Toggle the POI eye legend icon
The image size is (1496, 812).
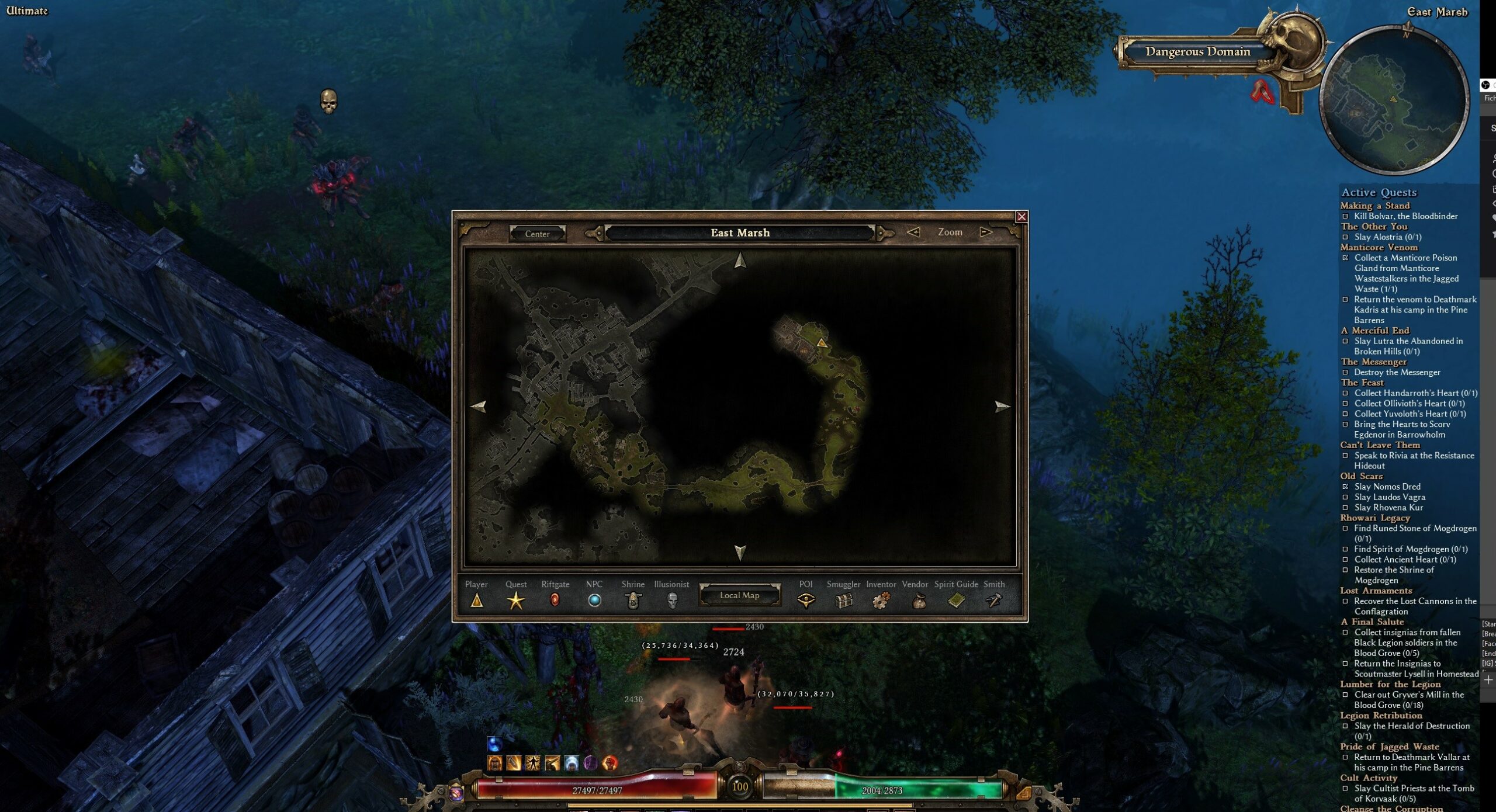[x=806, y=600]
